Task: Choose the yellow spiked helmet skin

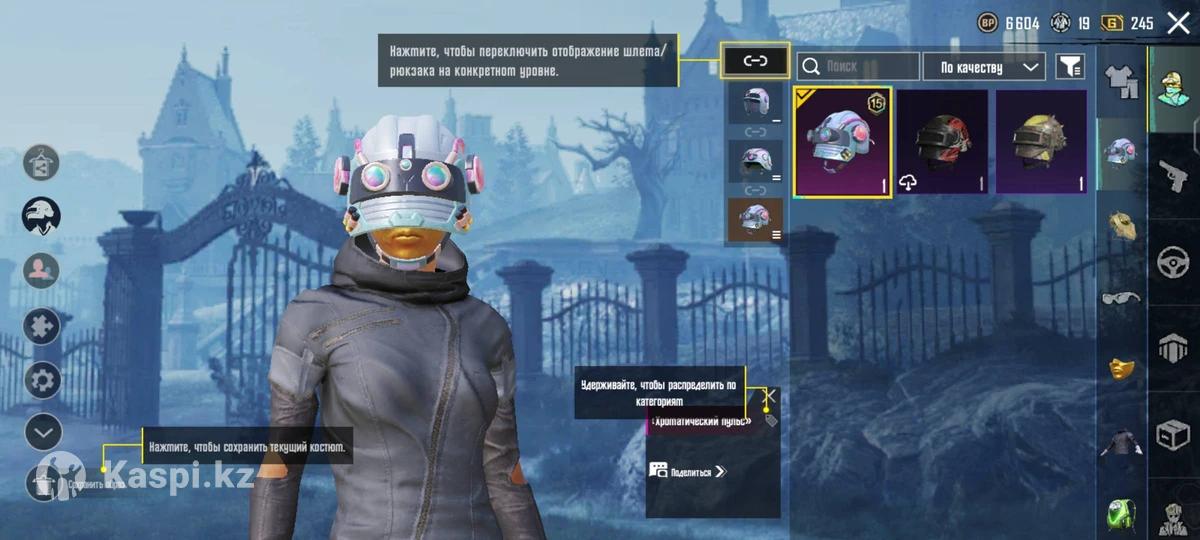Action: (1041, 141)
